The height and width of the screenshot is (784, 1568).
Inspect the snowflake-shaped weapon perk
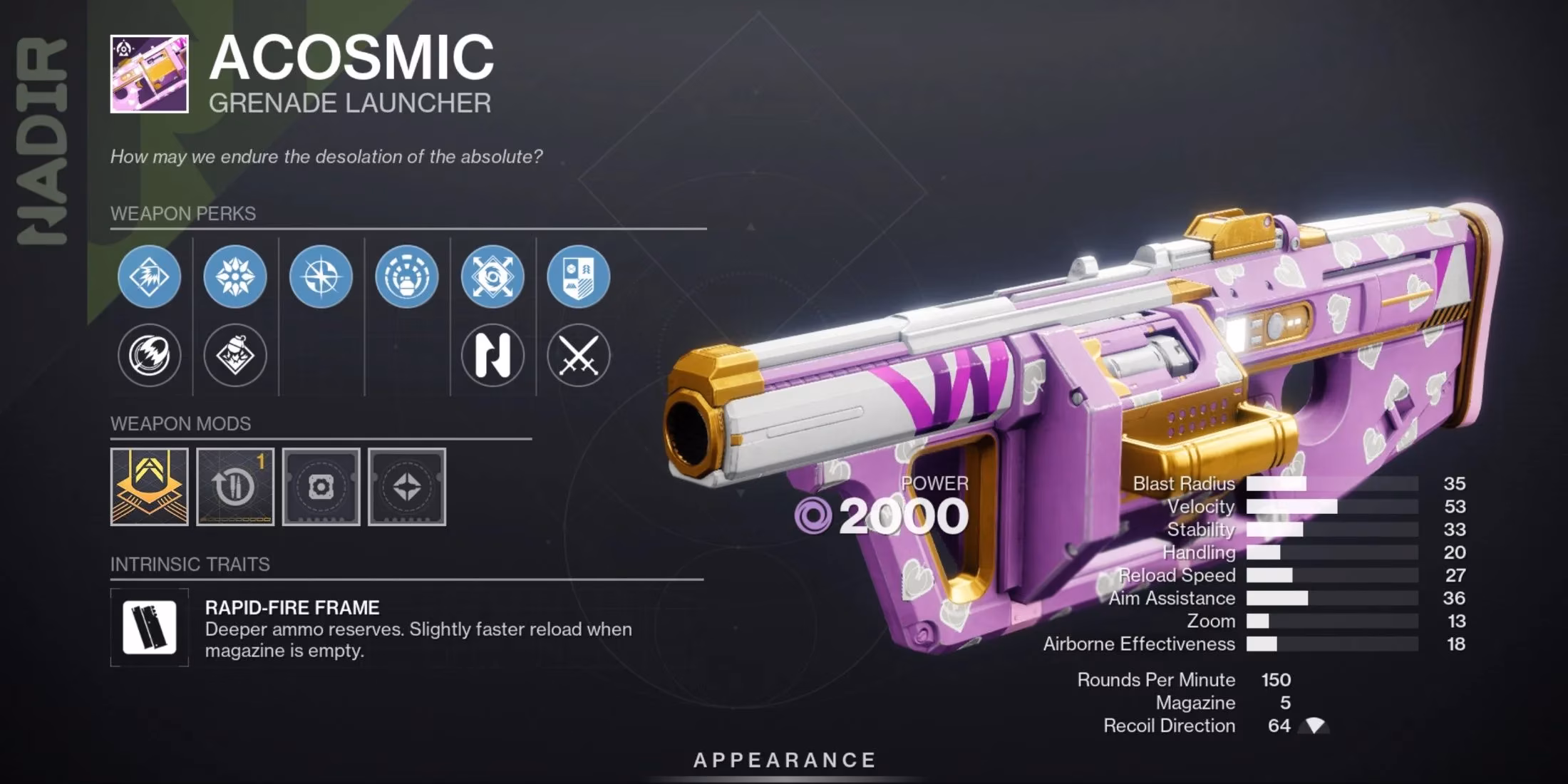point(235,278)
